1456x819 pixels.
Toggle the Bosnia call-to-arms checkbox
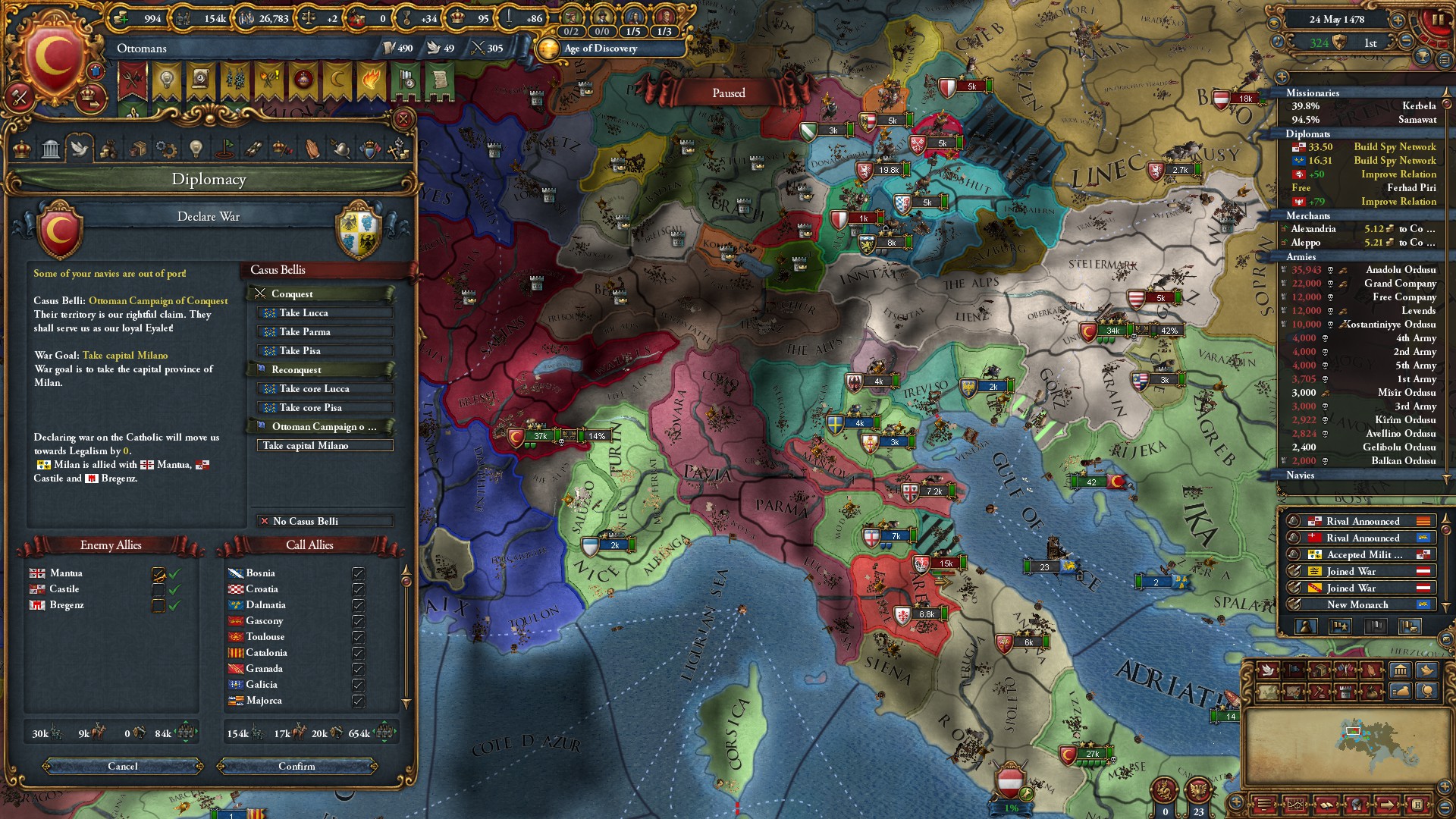pyautogui.click(x=358, y=573)
